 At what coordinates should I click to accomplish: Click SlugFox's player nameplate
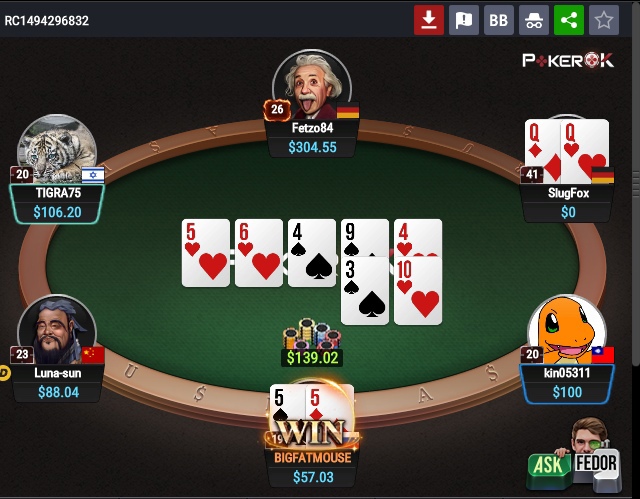coord(568,194)
